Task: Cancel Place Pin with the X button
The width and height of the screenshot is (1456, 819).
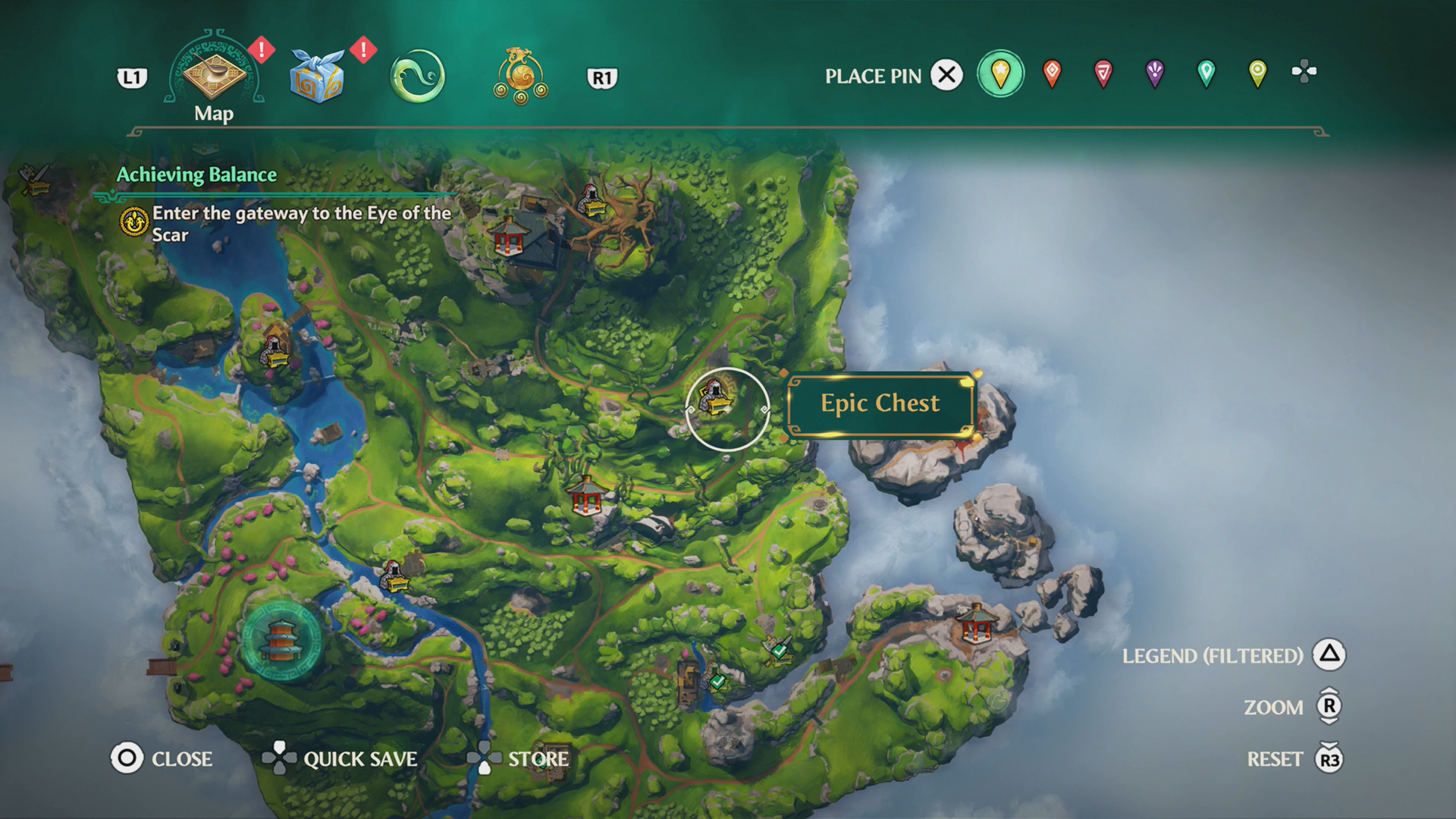Action: pyautogui.click(x=946, y=74)
